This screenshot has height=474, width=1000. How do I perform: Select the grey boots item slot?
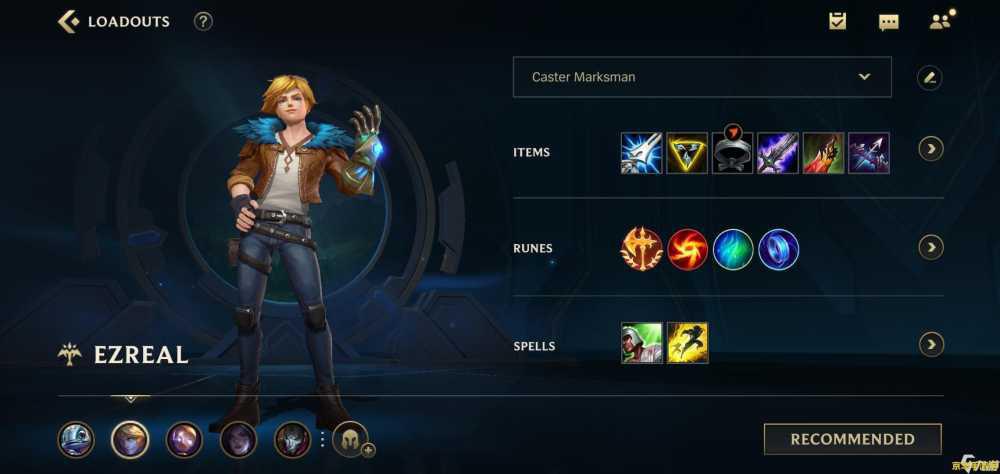[x=732, y=154]
